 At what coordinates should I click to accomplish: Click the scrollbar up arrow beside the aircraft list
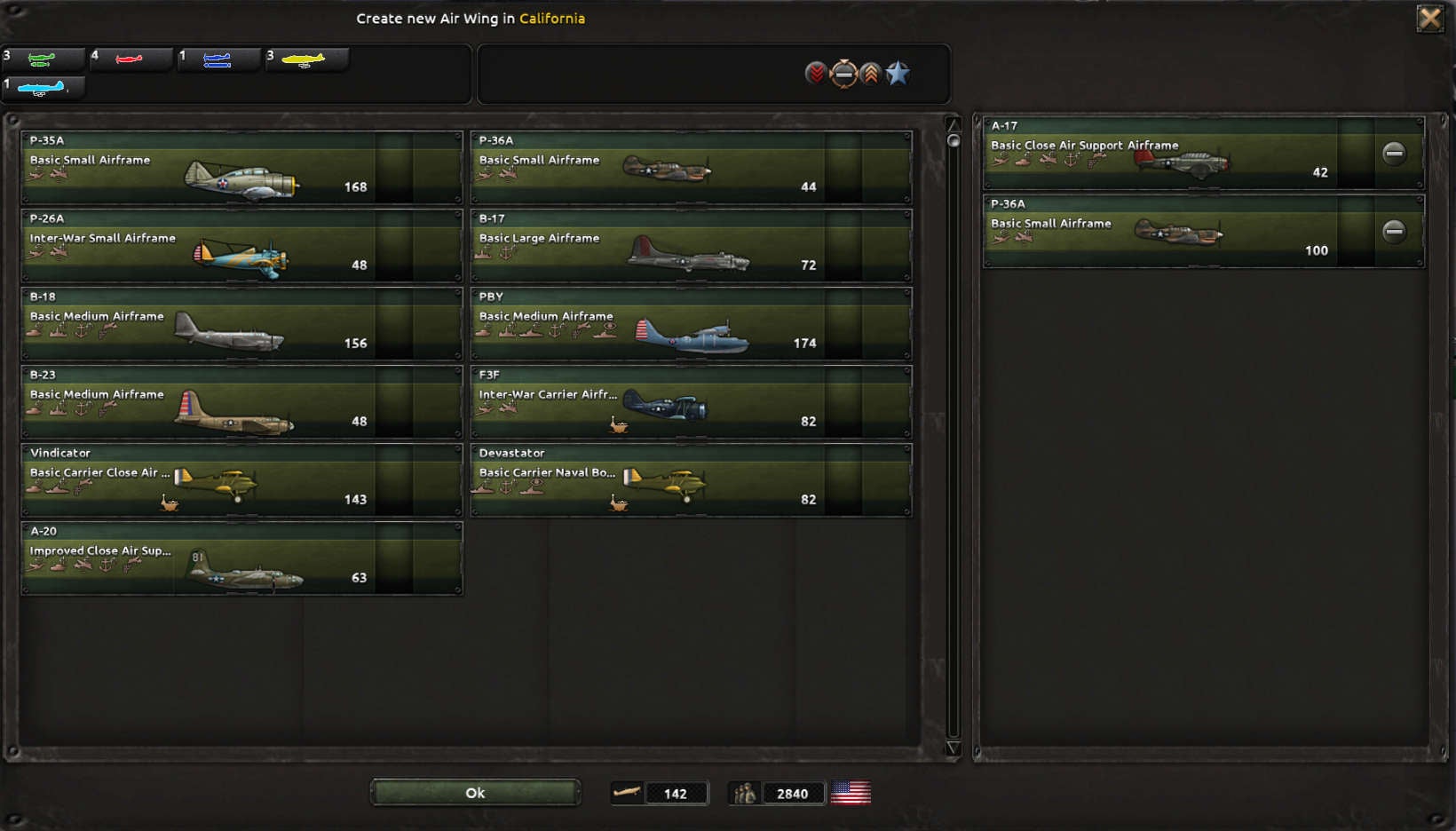click(x=954, y=126)
